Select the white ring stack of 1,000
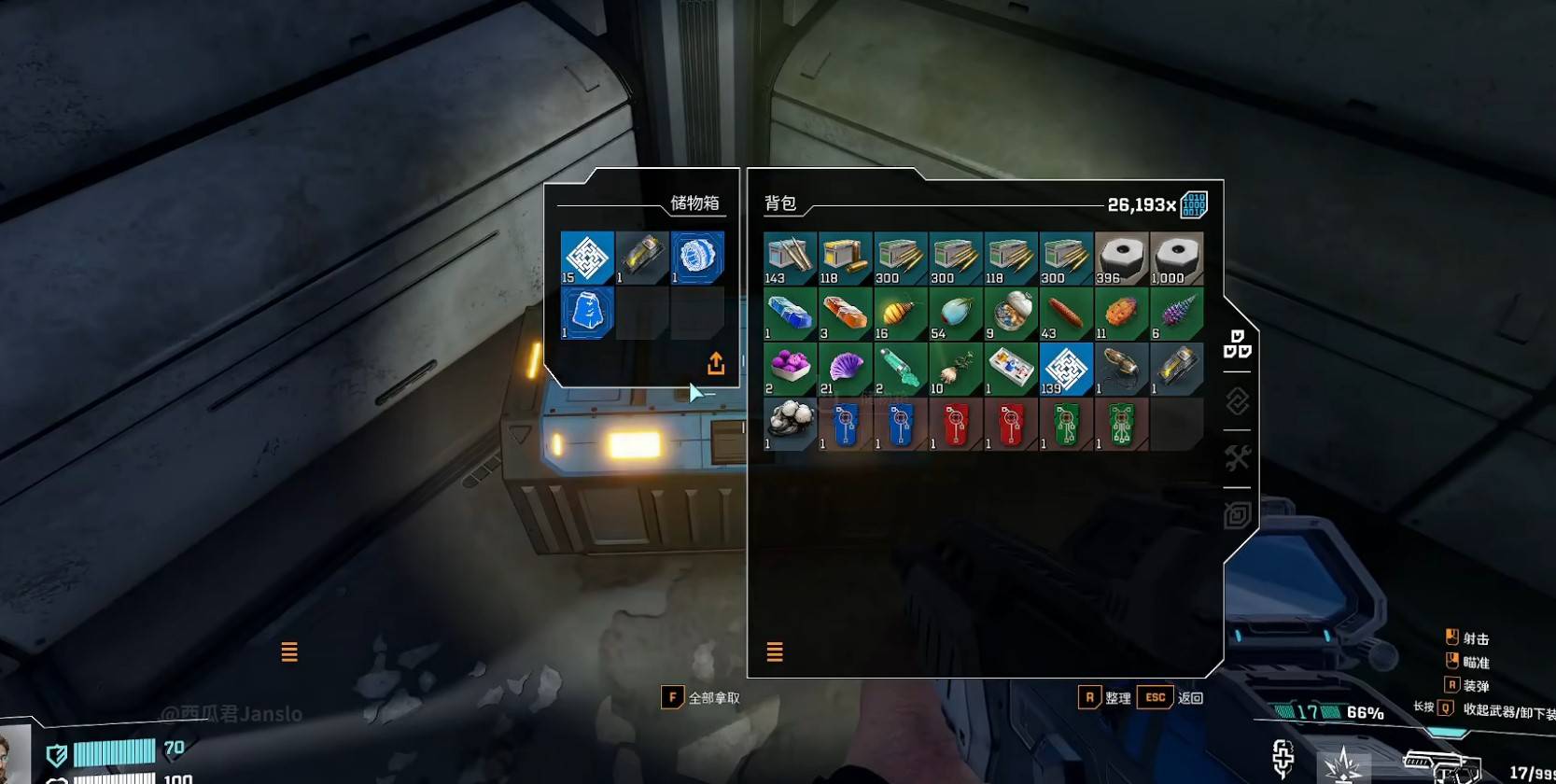 click(x=1176, y=259)
